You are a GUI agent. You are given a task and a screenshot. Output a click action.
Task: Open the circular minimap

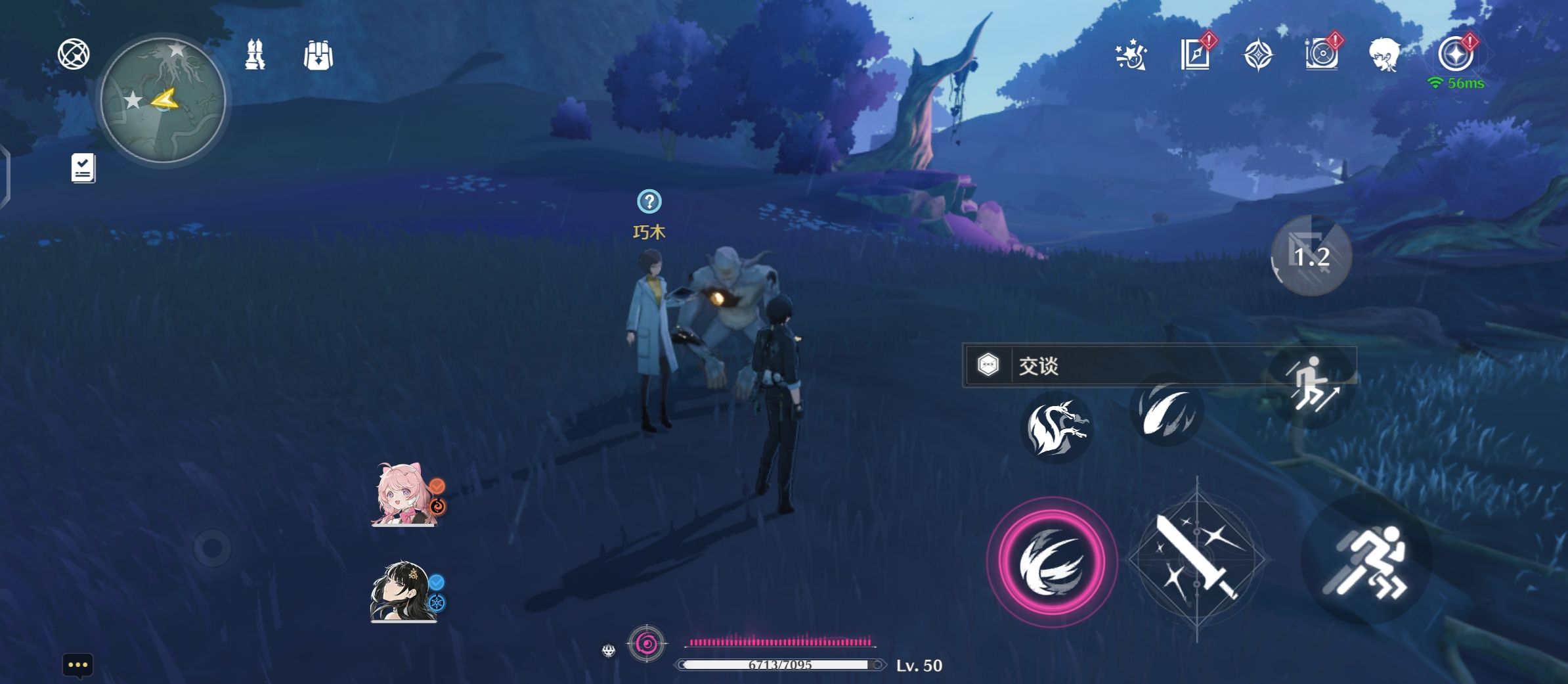pyautogui.click(x=163, y=100)
